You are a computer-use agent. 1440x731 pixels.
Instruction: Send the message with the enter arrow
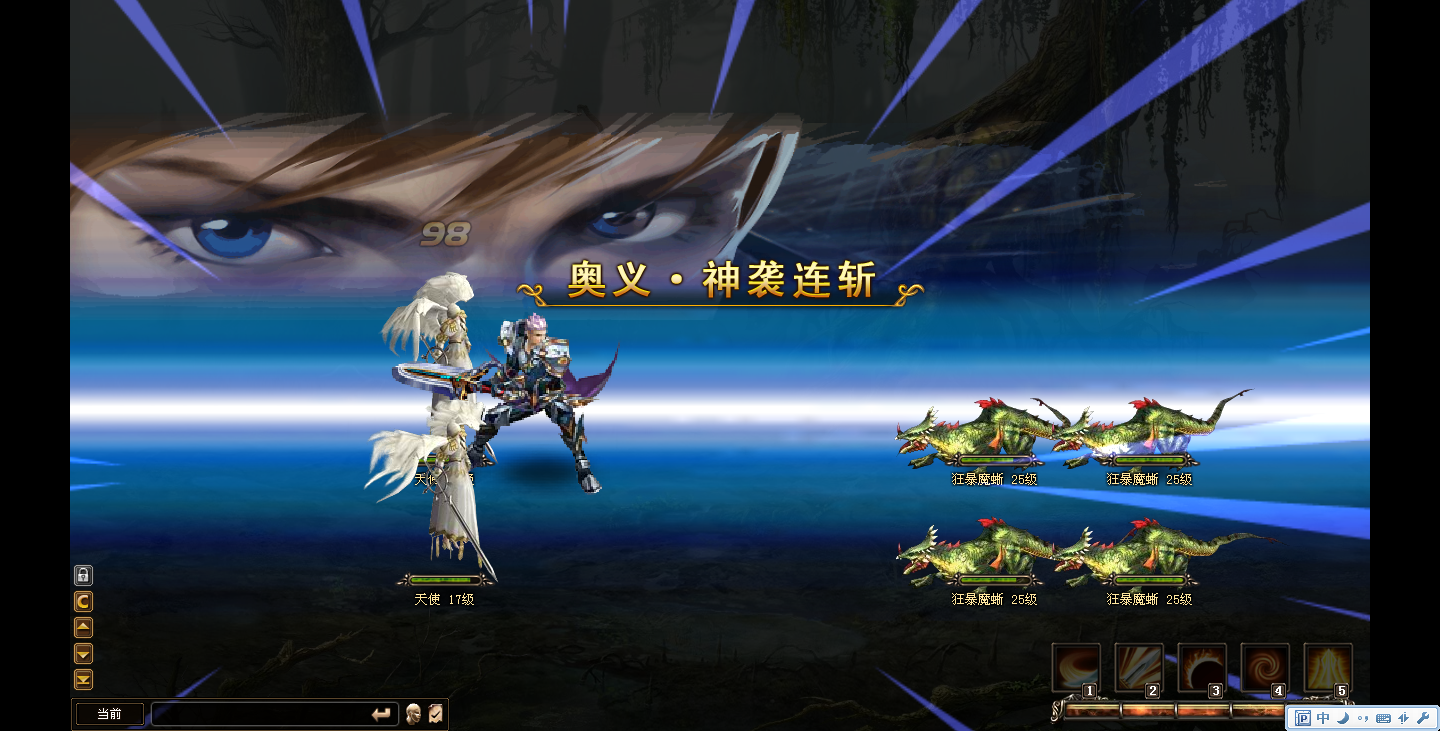pyautogui.click(x=381, y=714)
